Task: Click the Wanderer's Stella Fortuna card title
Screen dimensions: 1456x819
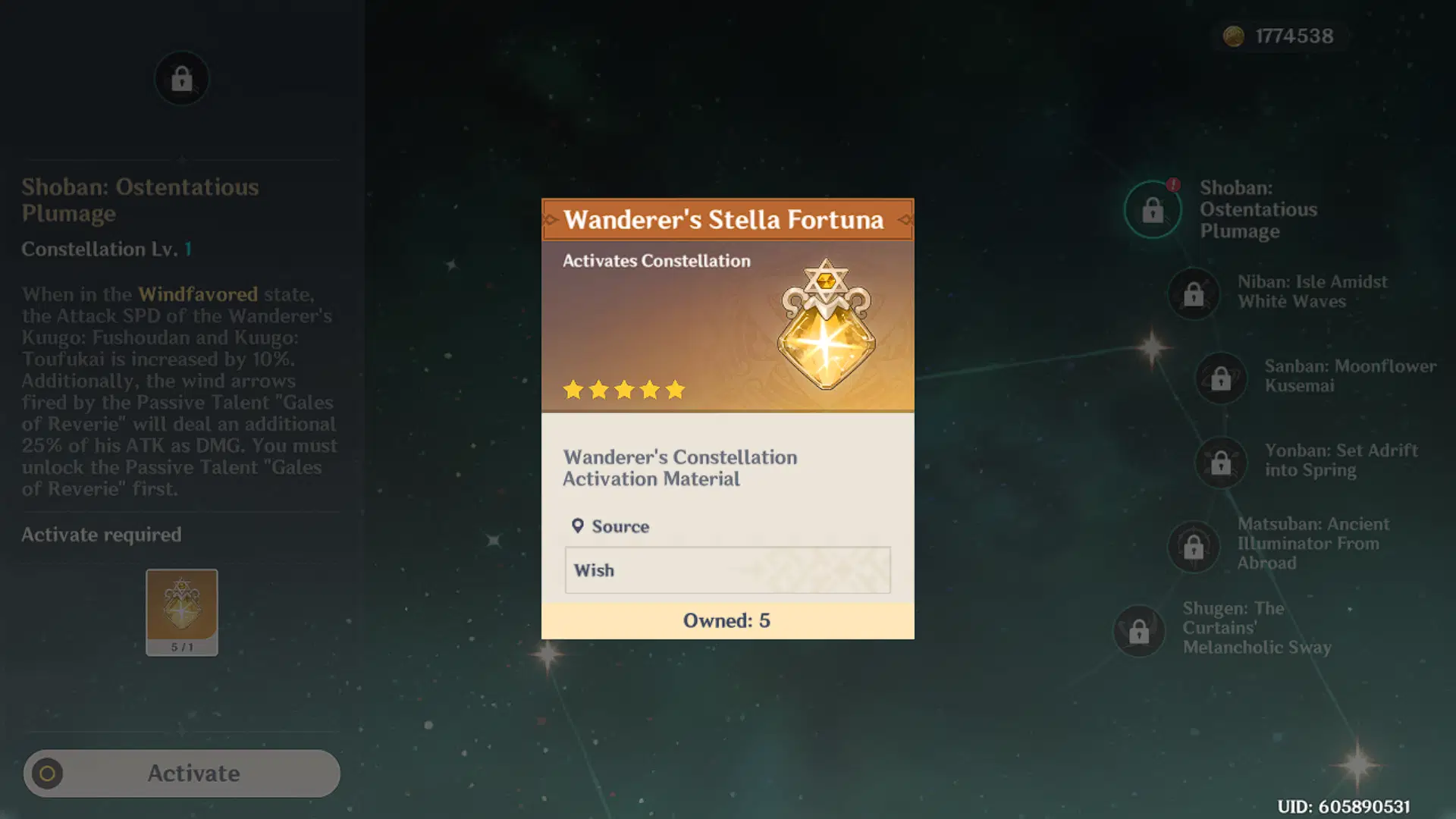Action: pyautogui.click(x=725, y=219)
